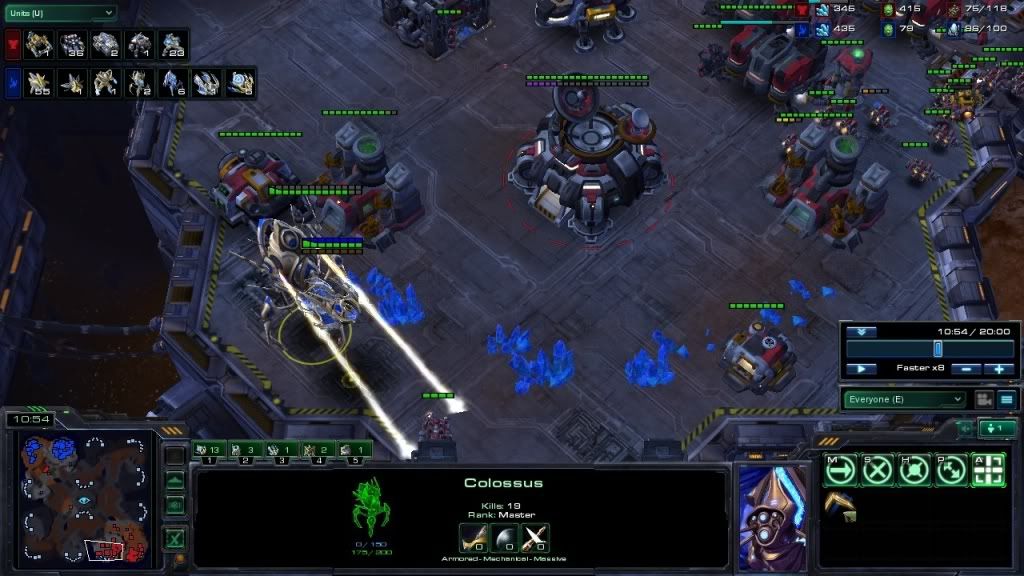Select the Move command button
1024x576 pixels.
pyautogui.click(x=840, y=469)
